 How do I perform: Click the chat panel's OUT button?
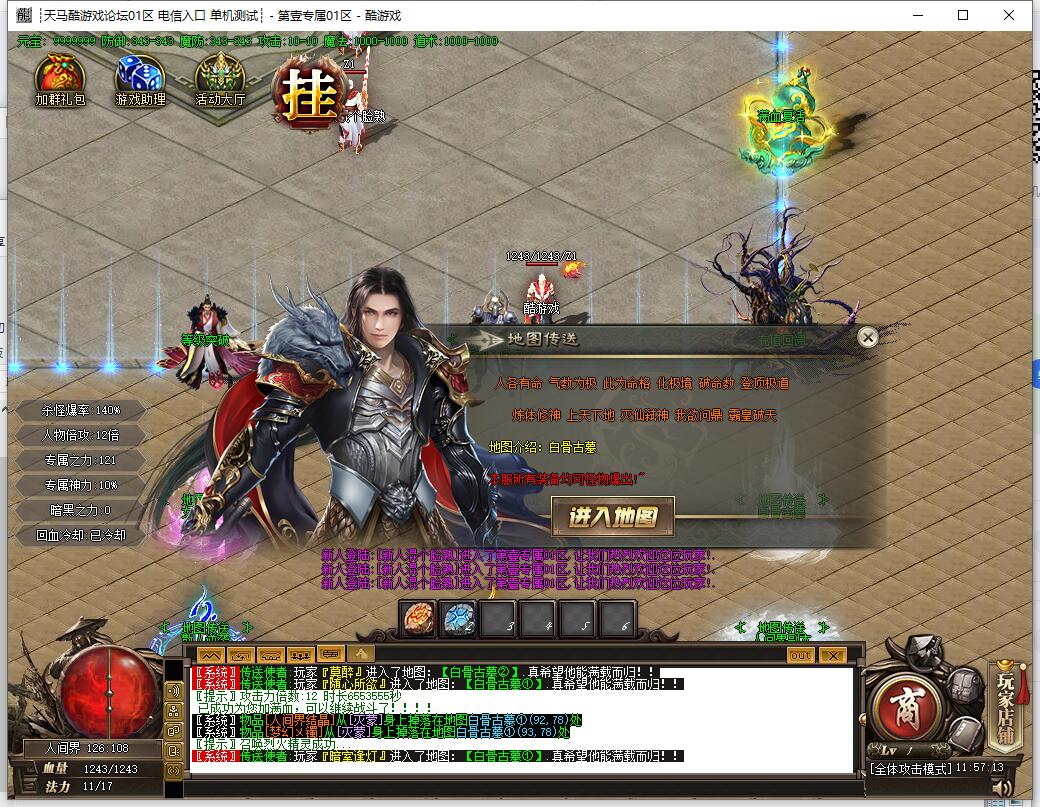pos(800,655)
